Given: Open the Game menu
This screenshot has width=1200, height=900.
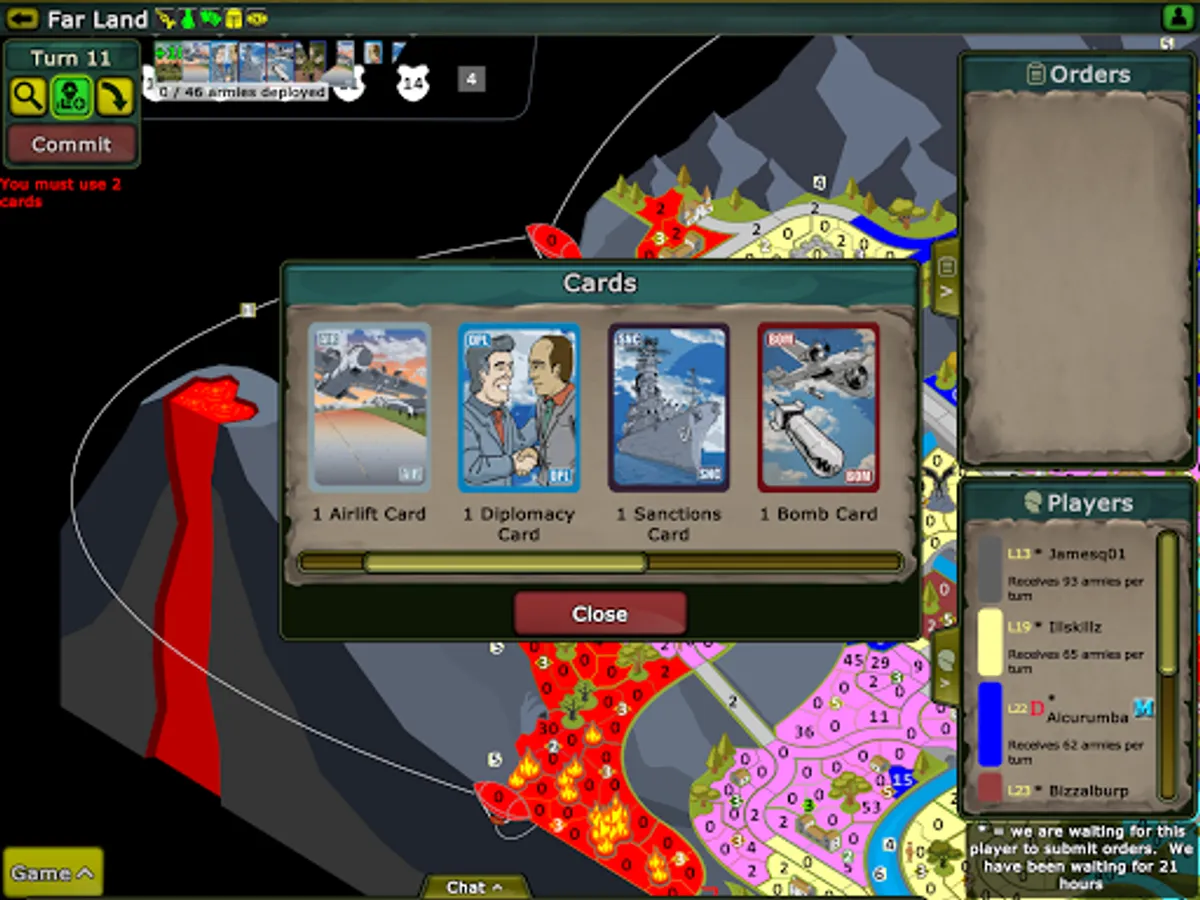Looking at the screenshot, I should [53, 873].
